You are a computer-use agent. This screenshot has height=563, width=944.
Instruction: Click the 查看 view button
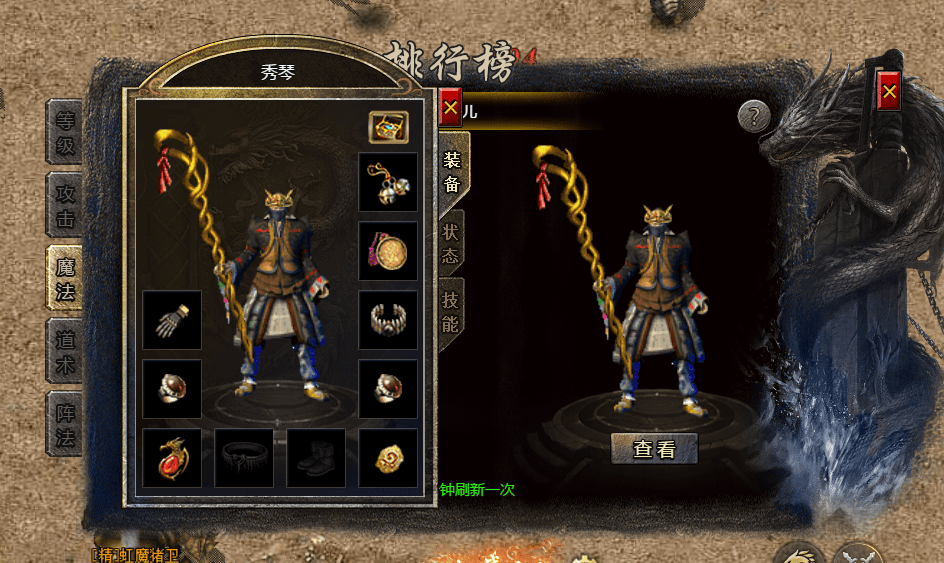pos(654,449)
